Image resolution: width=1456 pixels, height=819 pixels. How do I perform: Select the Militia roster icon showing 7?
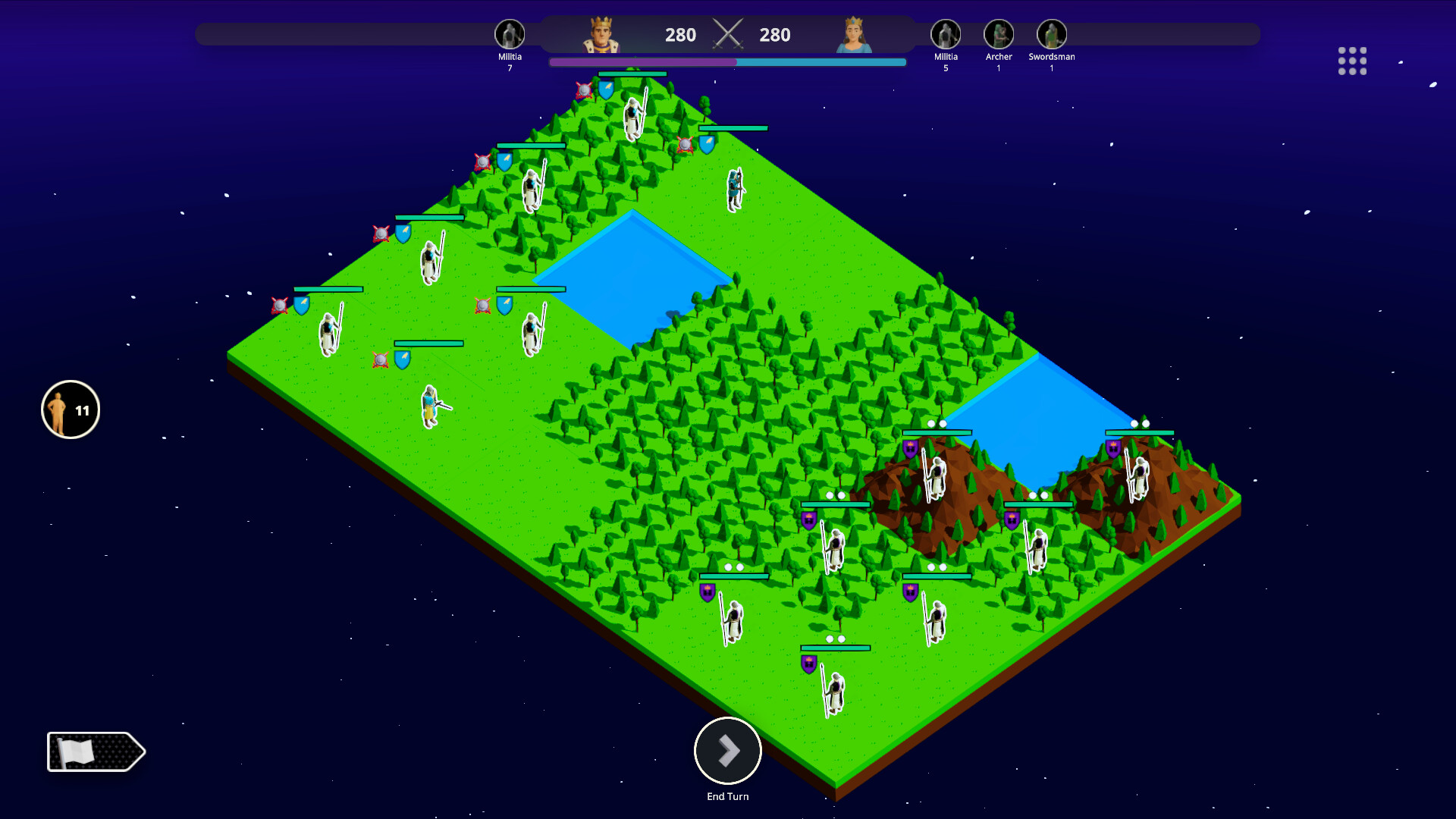510,35
